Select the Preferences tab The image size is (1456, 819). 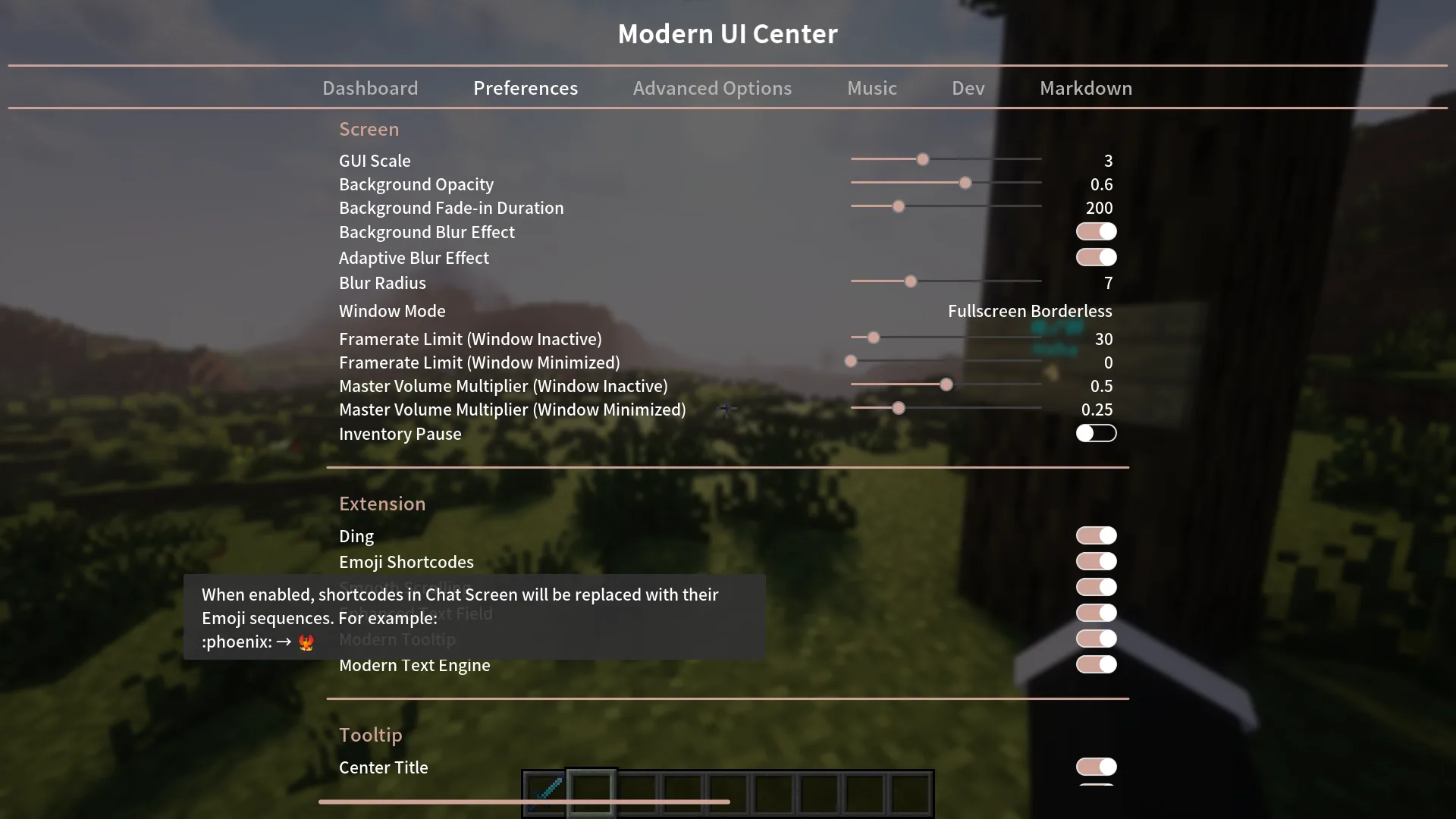tap(526, 88)
